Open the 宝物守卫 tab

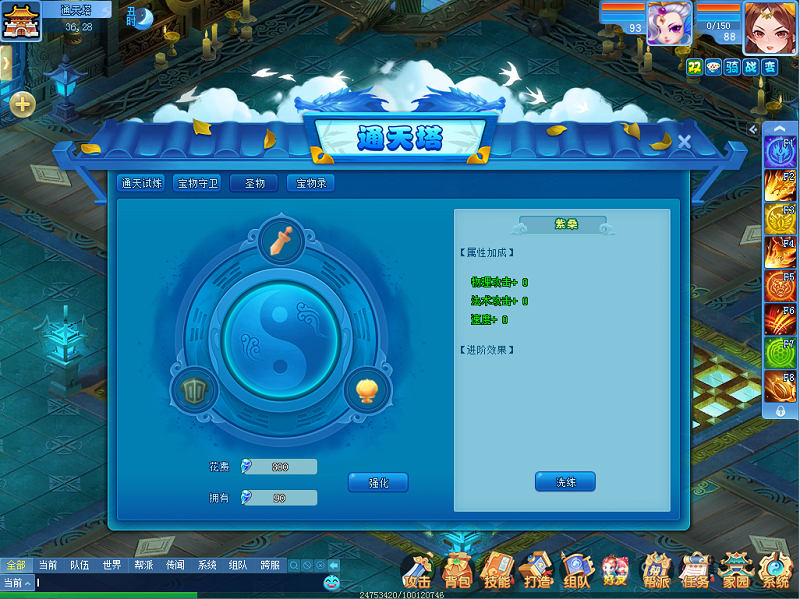pyautogui.click(x=197, y=183)
